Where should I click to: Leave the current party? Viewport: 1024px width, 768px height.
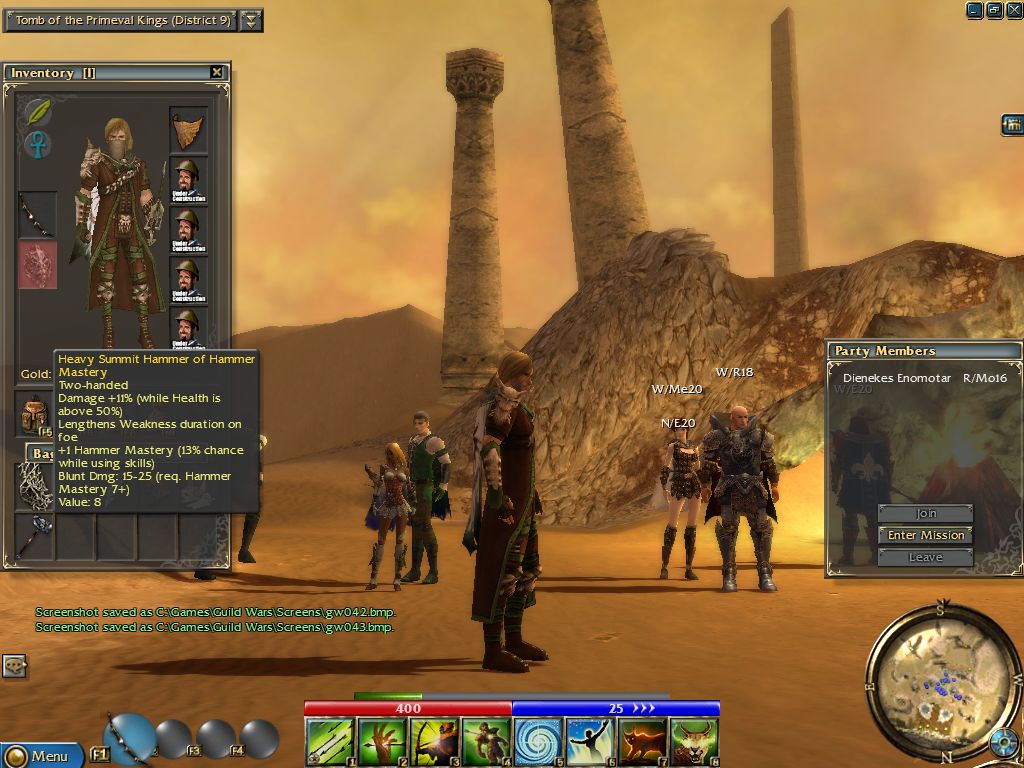[926, 557]
